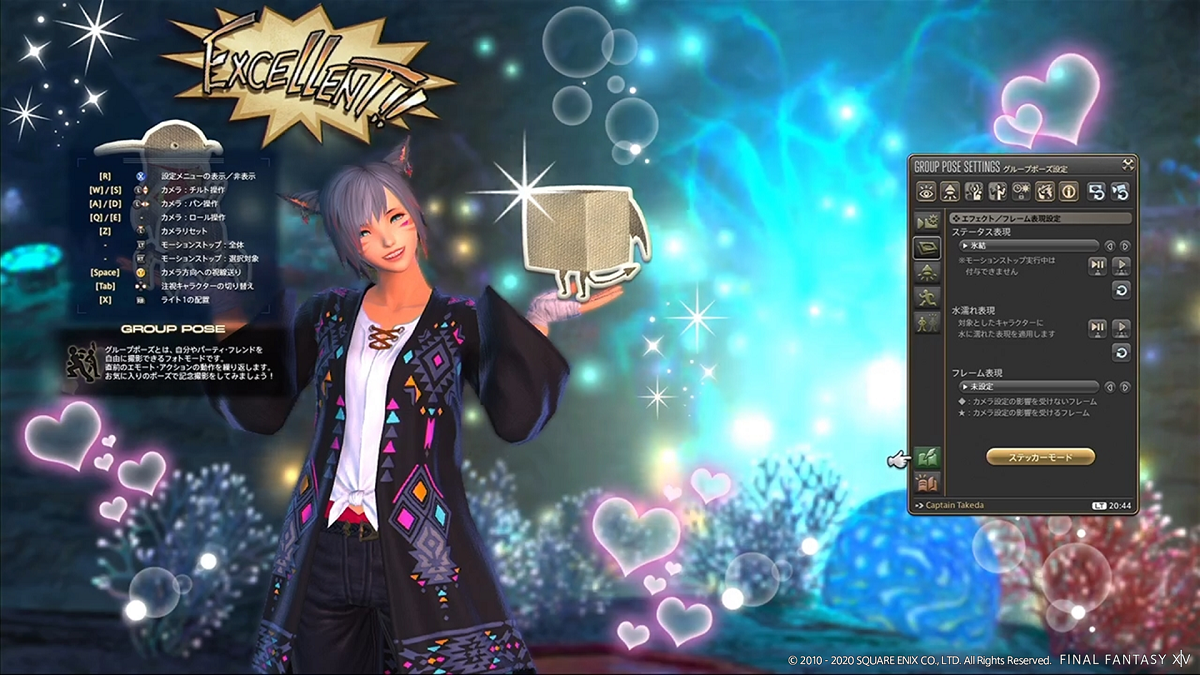This screenshot has height=675, width=1200.
Task: Toggle play/pause for the water-wet effect
Action: click(1097, 328)
